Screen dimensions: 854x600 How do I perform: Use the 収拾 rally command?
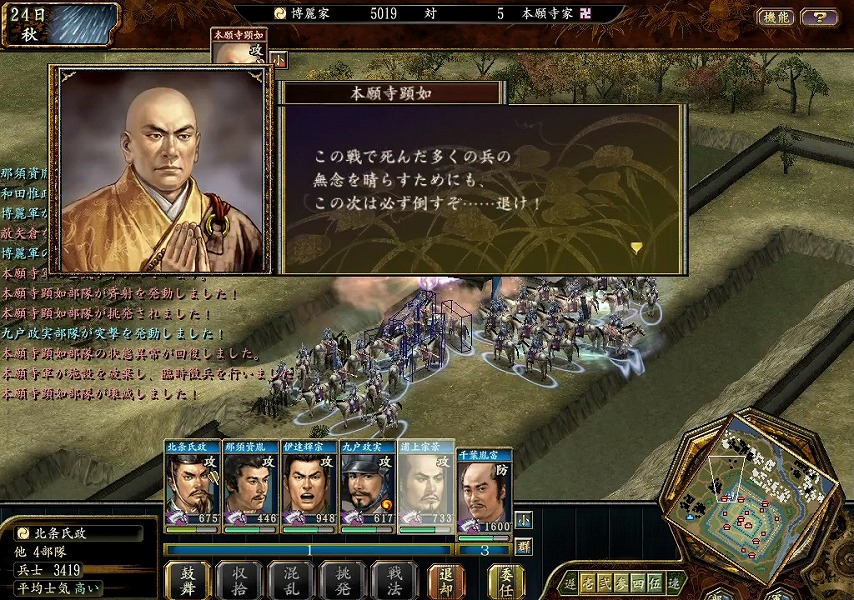click(239, 580)
